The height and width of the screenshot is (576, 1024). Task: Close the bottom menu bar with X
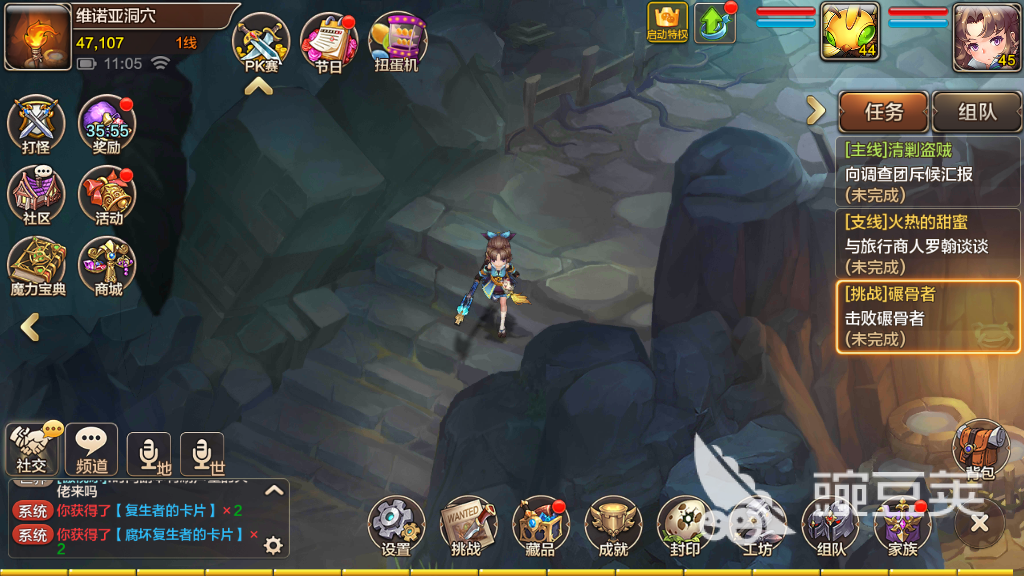pos(979,522)
